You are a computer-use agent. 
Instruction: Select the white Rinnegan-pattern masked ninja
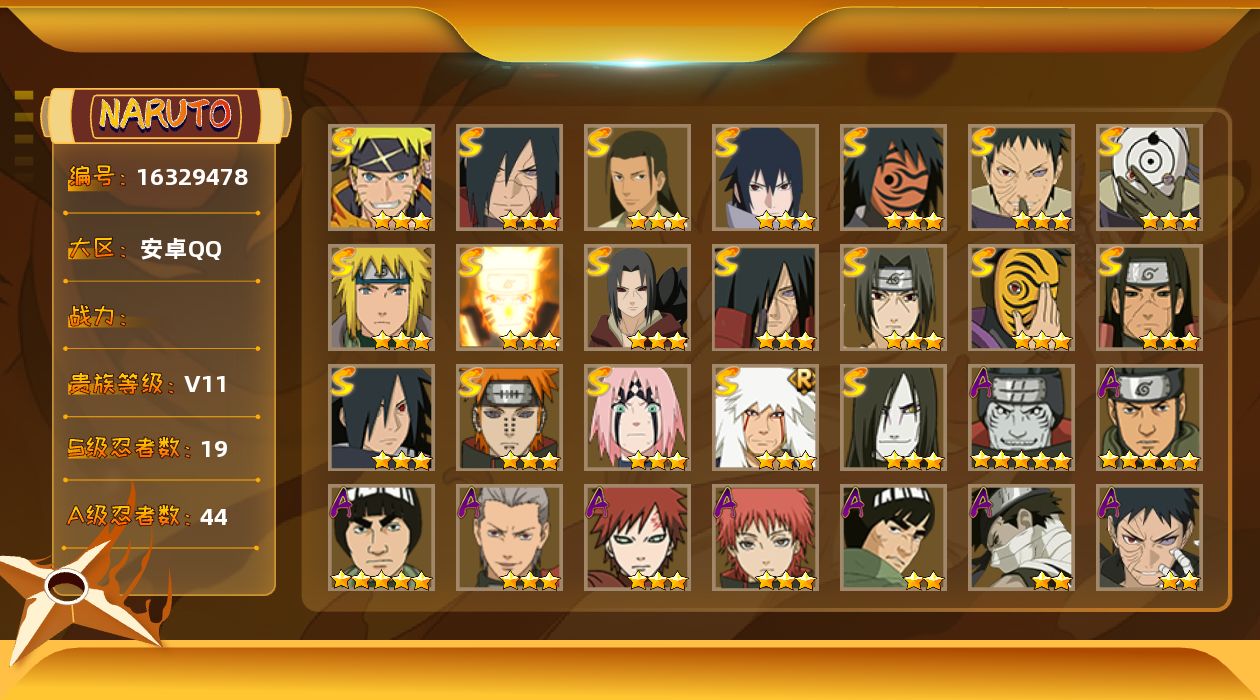[x=1149, y=178]
